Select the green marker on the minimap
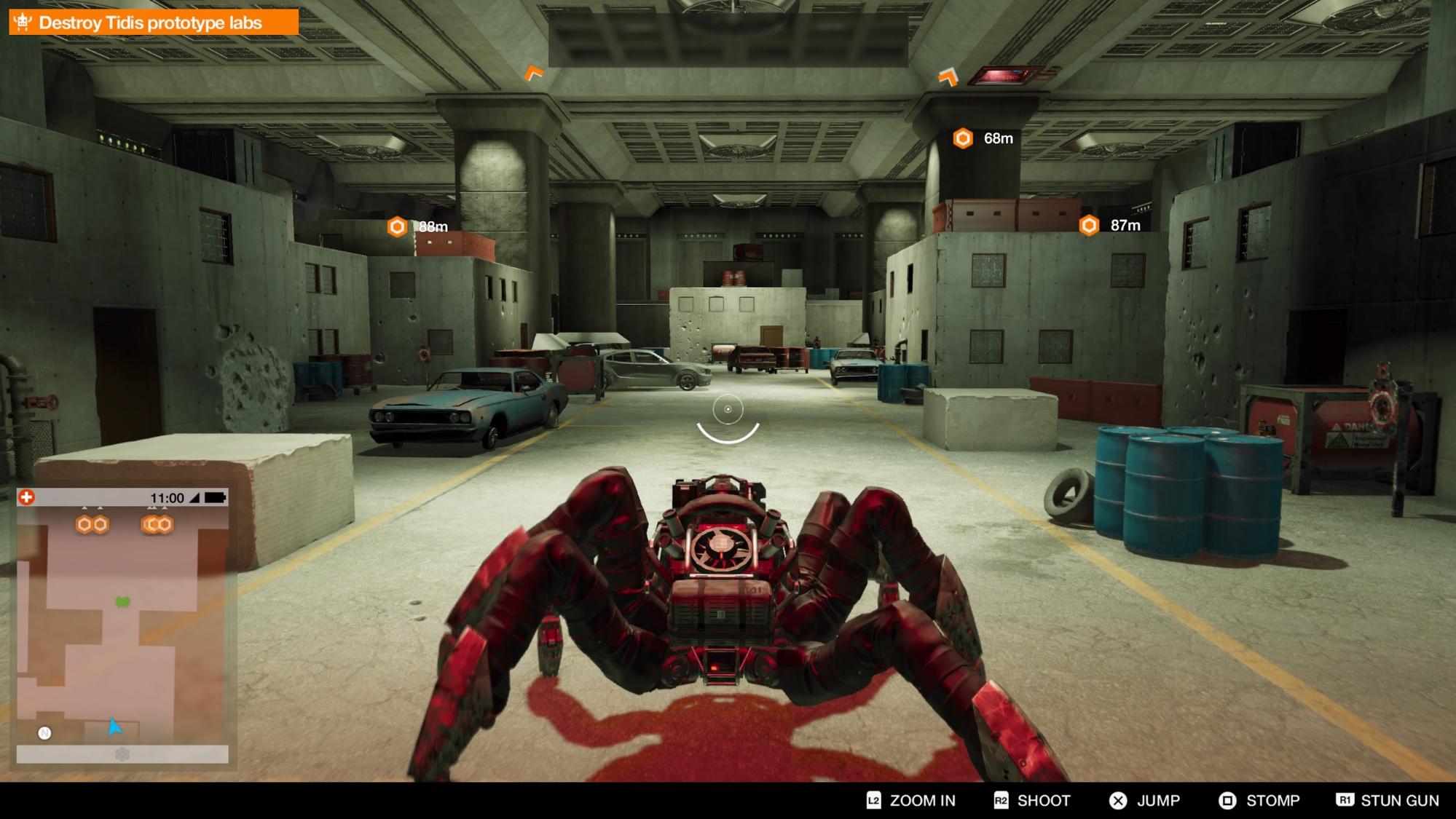The width and height of the screenshot is (1456, 819). pos(123,602)
